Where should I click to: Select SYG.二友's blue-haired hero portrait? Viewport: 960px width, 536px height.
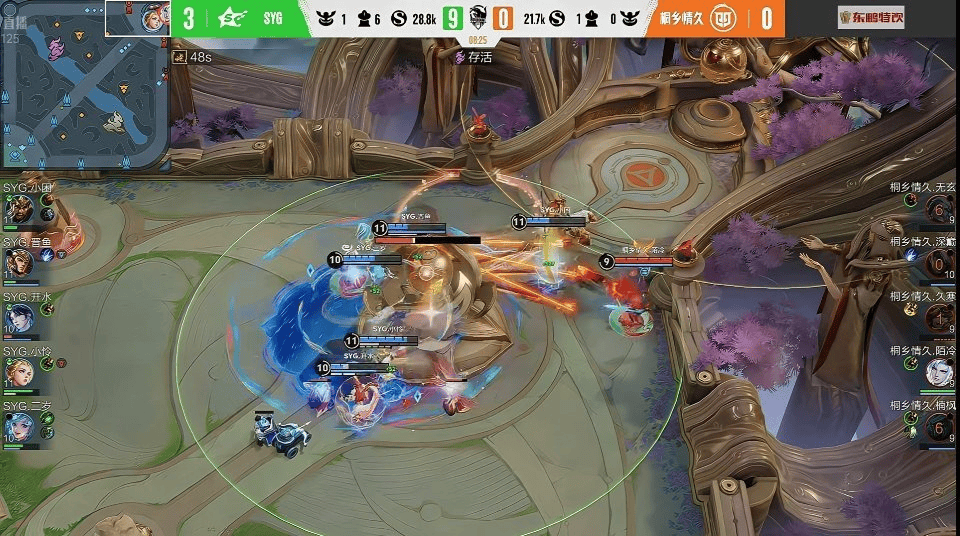(x=18, y=427)
